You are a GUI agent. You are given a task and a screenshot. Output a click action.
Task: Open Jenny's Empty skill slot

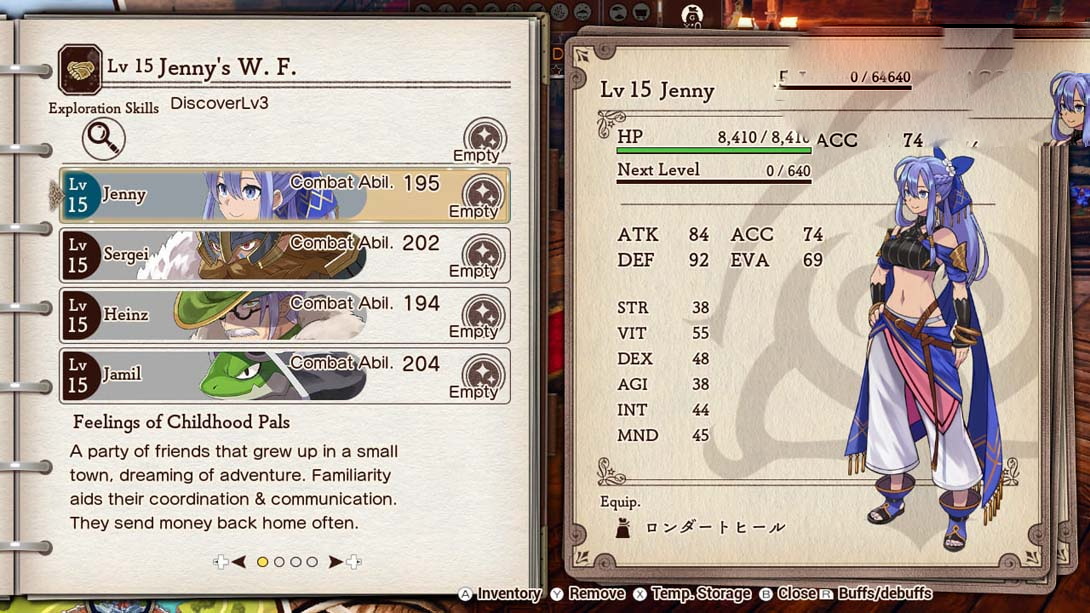pyautogui.click(x=483, y=194)
